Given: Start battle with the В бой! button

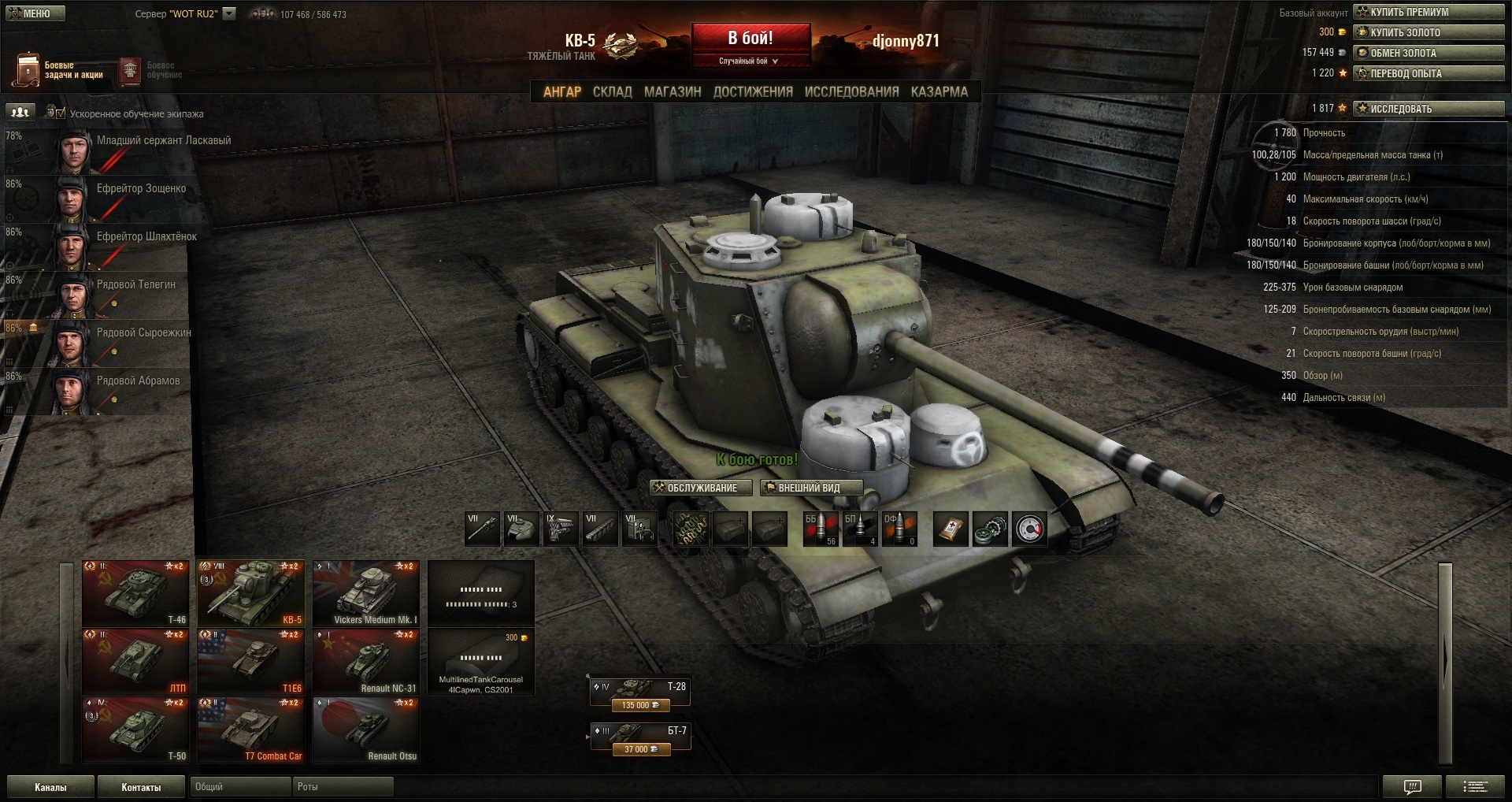Looking at the screenshot, I should coord(750,39).
